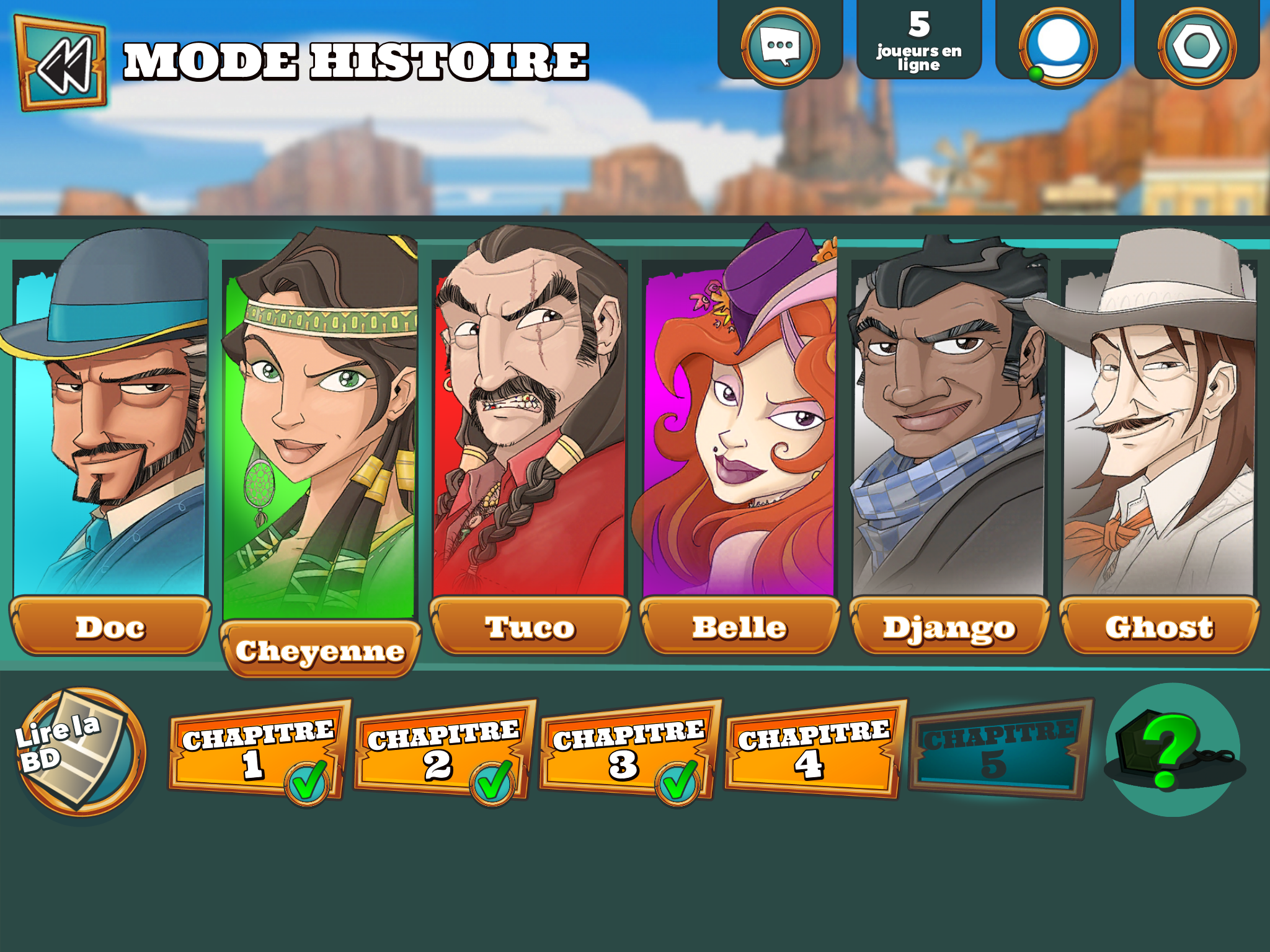The image size is (1270, 952).
Task: Open the Lire la BD comic button
Action: 81,751
